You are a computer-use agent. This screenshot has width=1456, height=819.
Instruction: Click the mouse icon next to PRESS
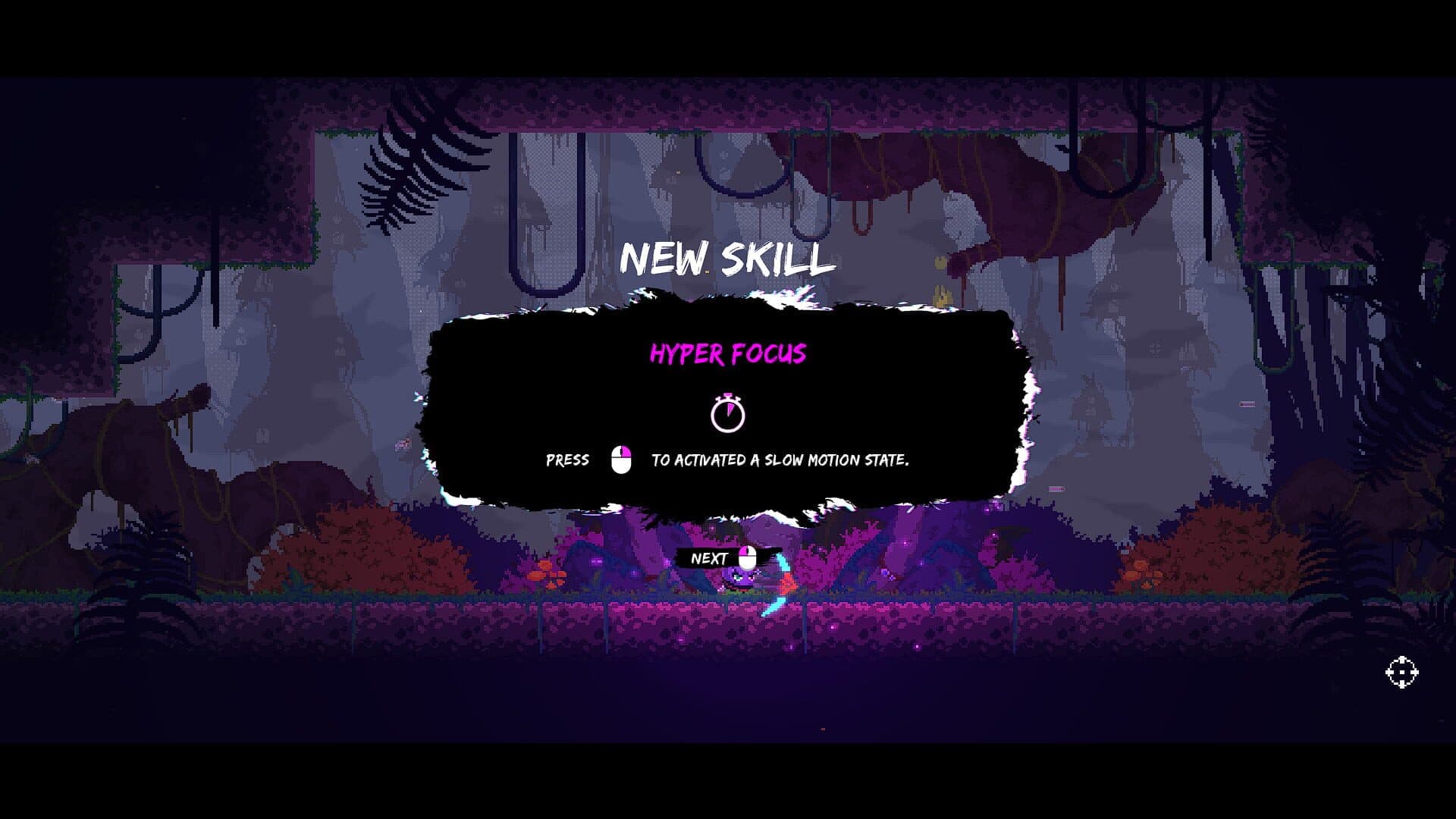[620, 459]
